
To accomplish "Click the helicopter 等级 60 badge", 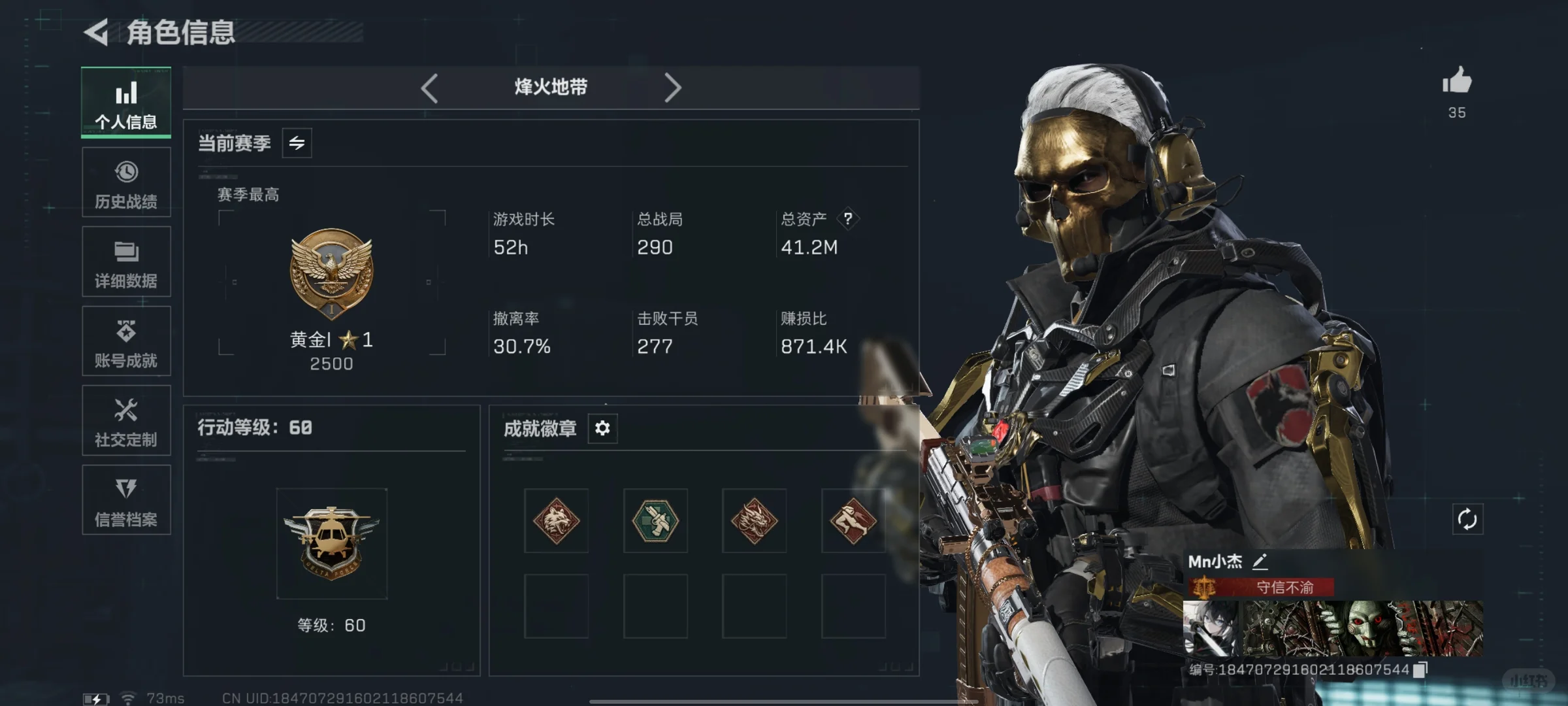I will (x=332, y=543).
